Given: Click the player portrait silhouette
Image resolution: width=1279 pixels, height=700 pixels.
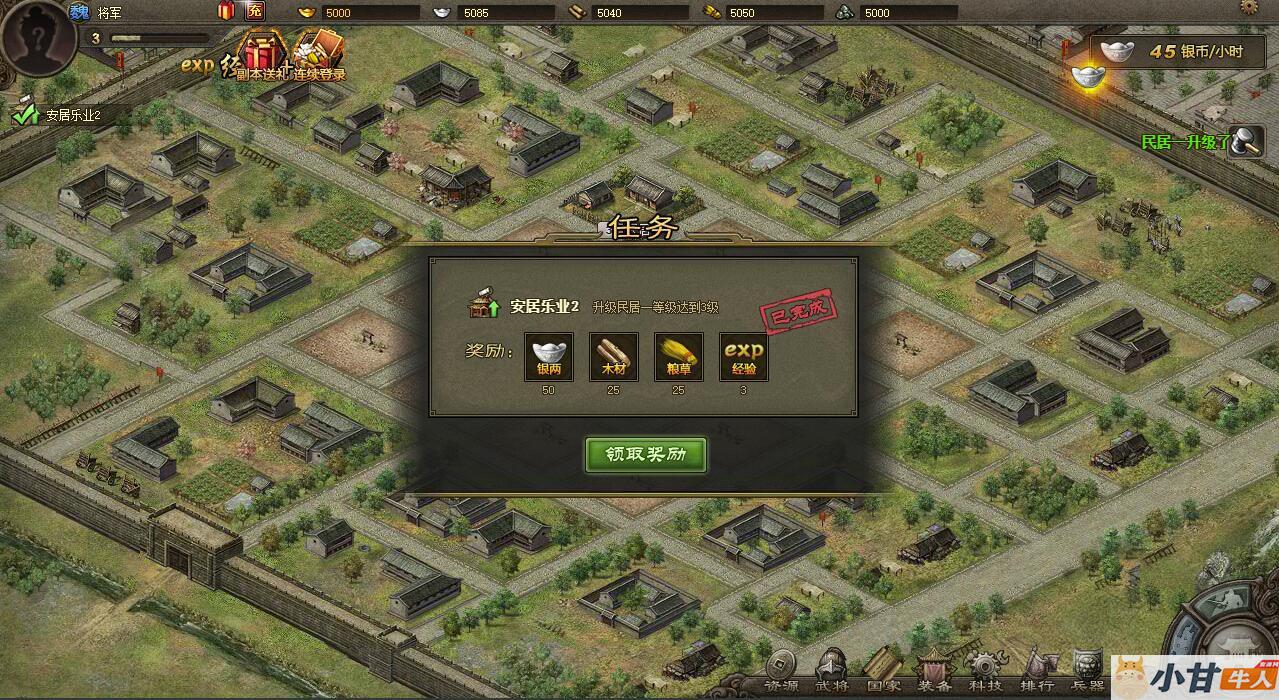Looking at the screenshot, I should tap(39, 36).
